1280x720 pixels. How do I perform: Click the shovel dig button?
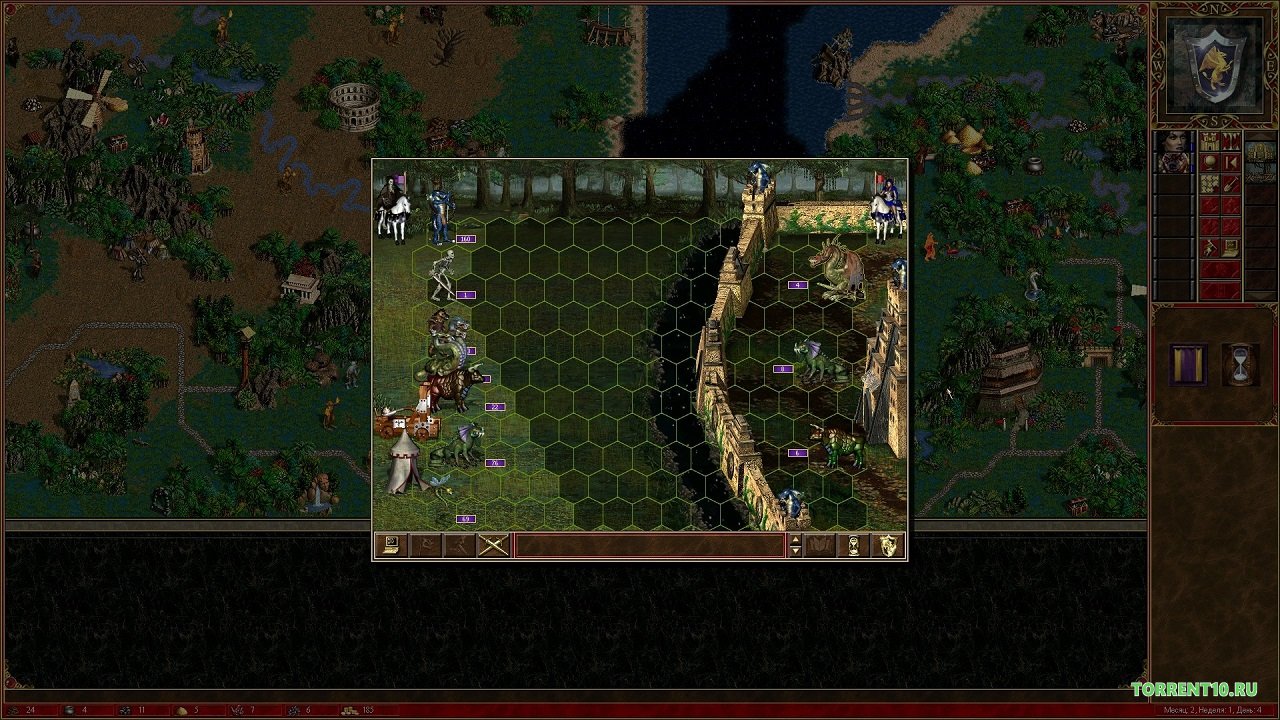(x=1230, y=183)
